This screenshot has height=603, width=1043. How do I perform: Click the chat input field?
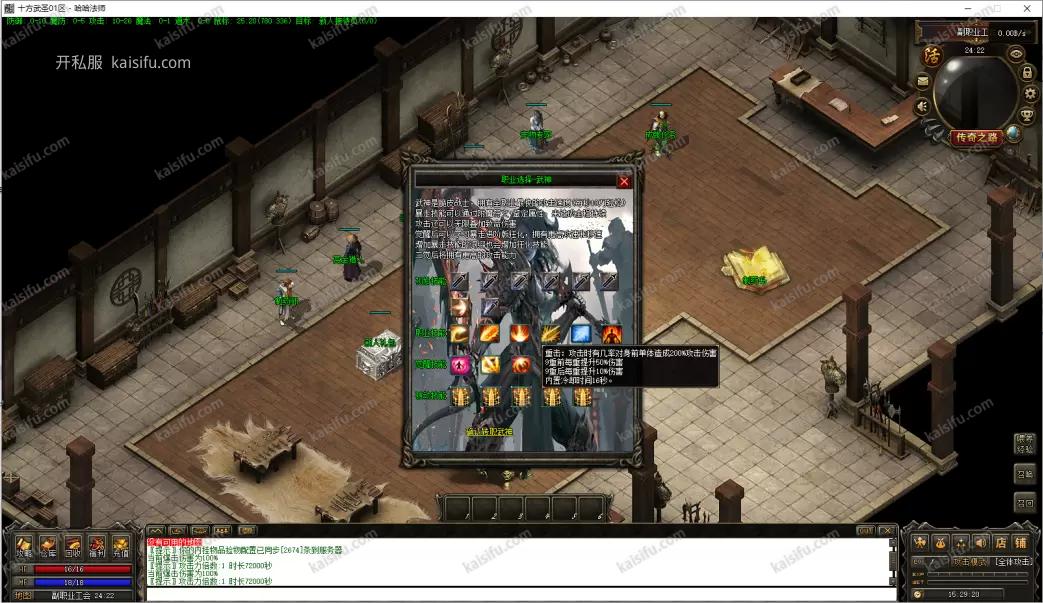[x=520, y=594]
